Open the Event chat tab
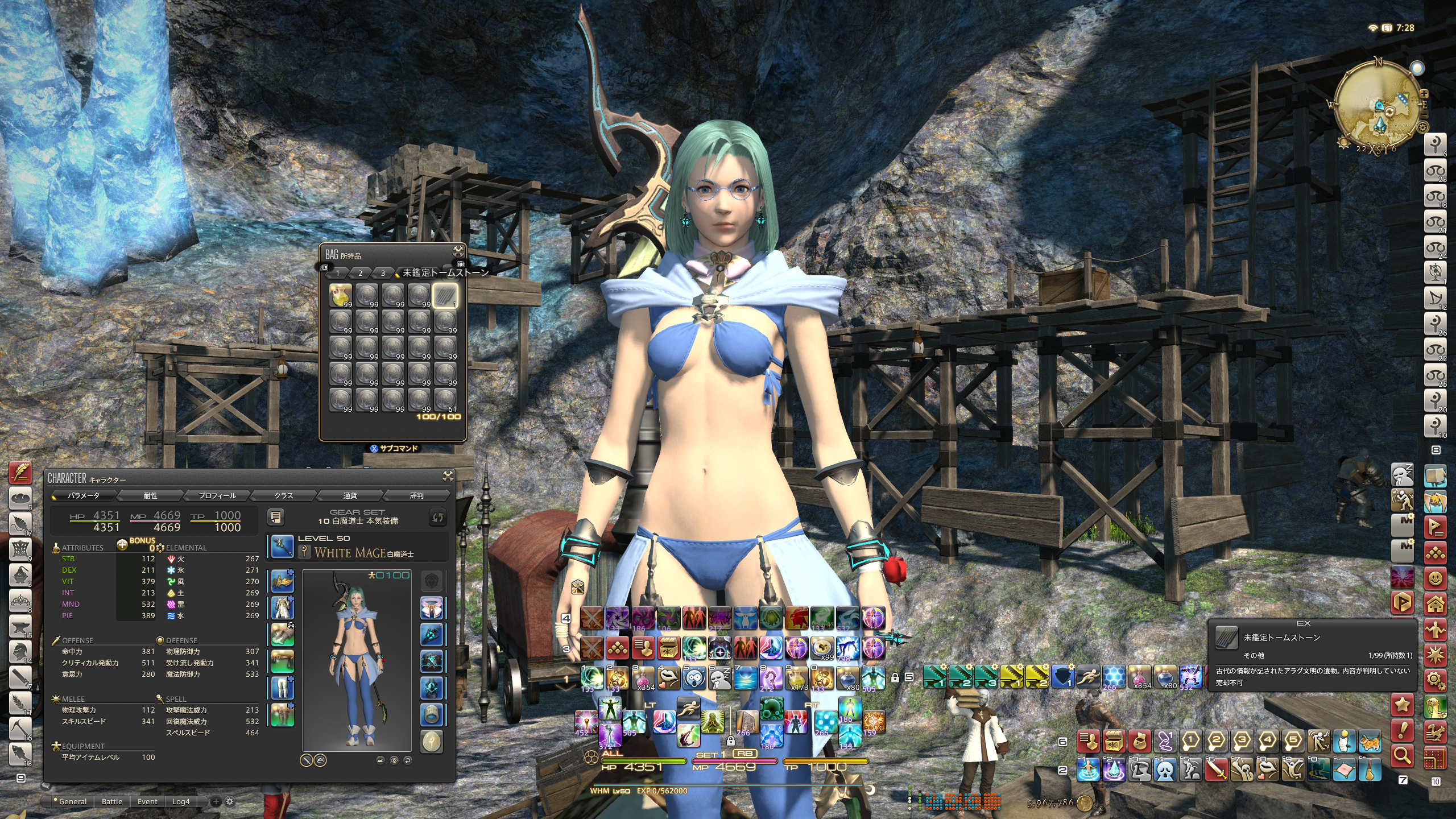1456x819 pixels. pos(147,801)
